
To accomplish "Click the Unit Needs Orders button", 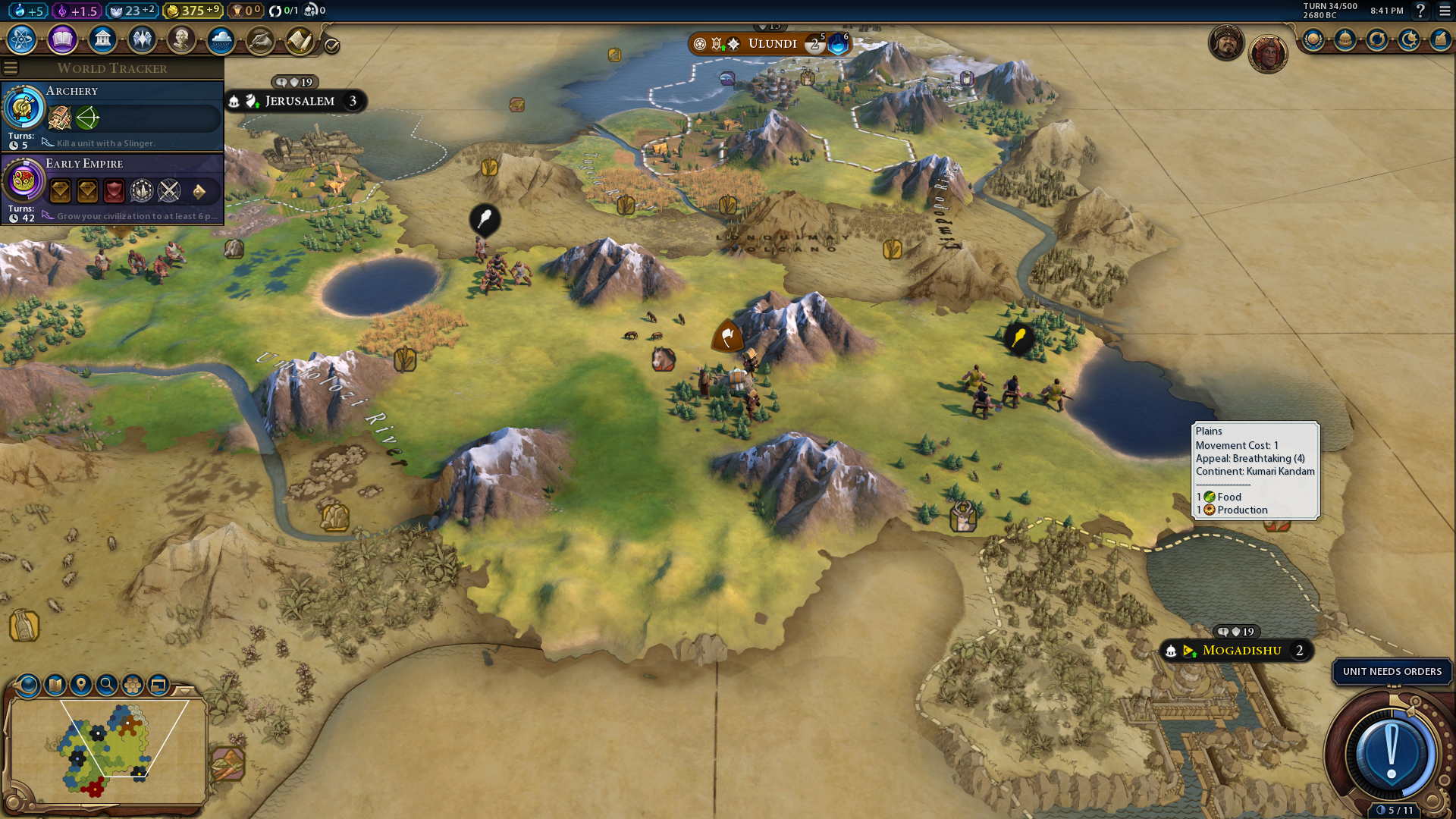I will pos(1392,671).
